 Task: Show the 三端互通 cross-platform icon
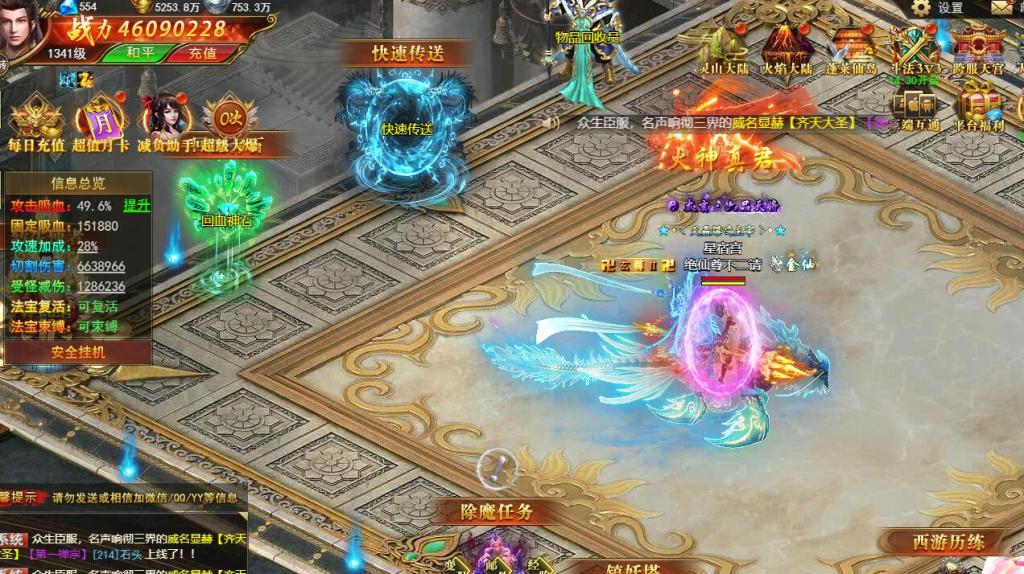tap(914, 108)
